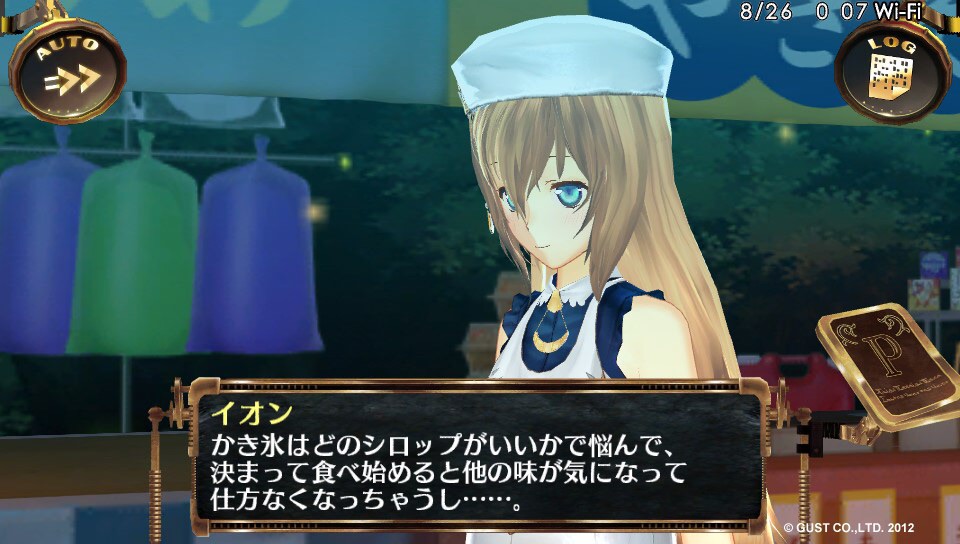Tap the golden P card icon
The image size is (960, 544).
coord(890,363)
